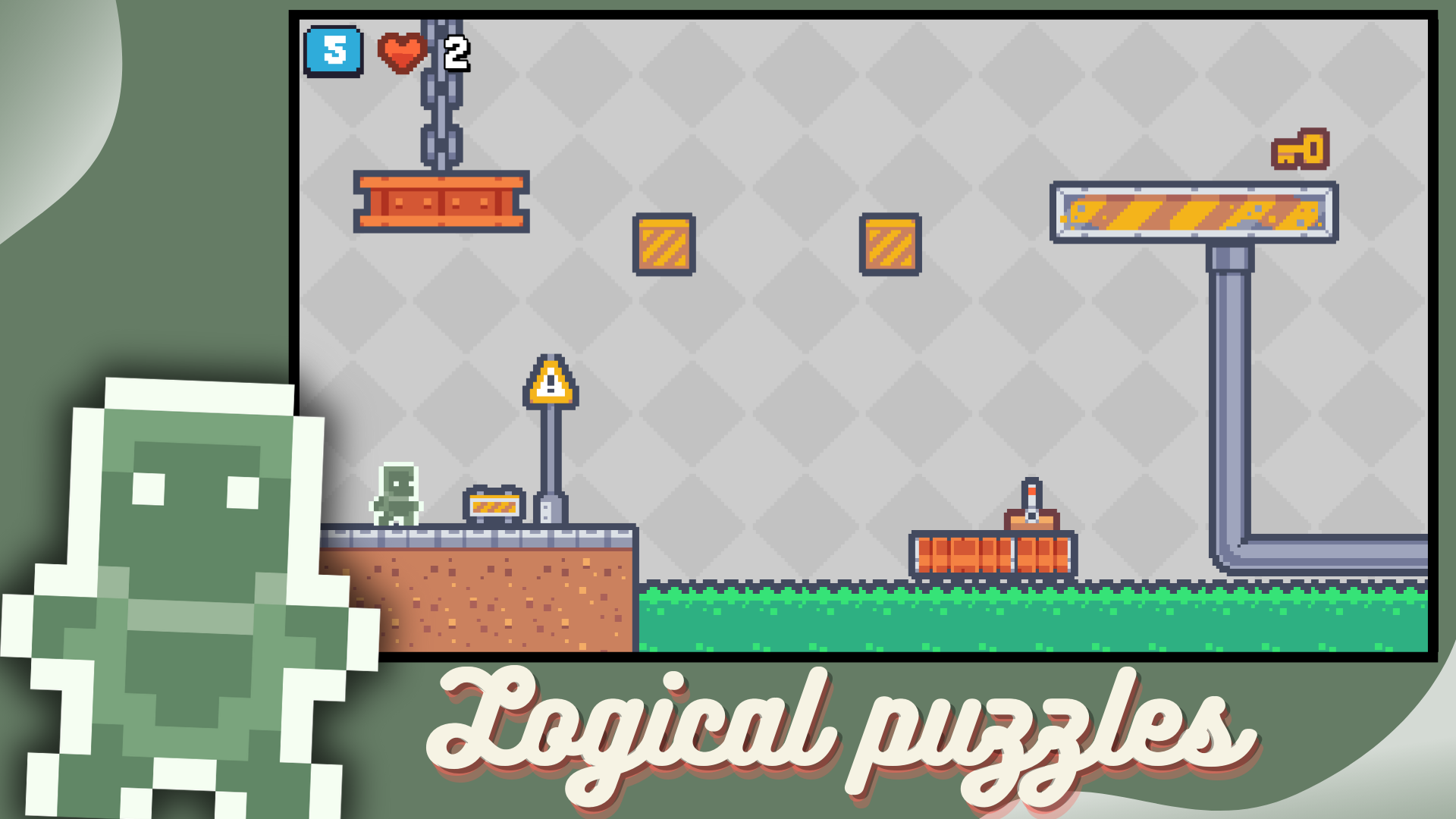This screenshot has height=819, width=1456.
Task: Collect the golden key at top right
Action: point(1301,150)
